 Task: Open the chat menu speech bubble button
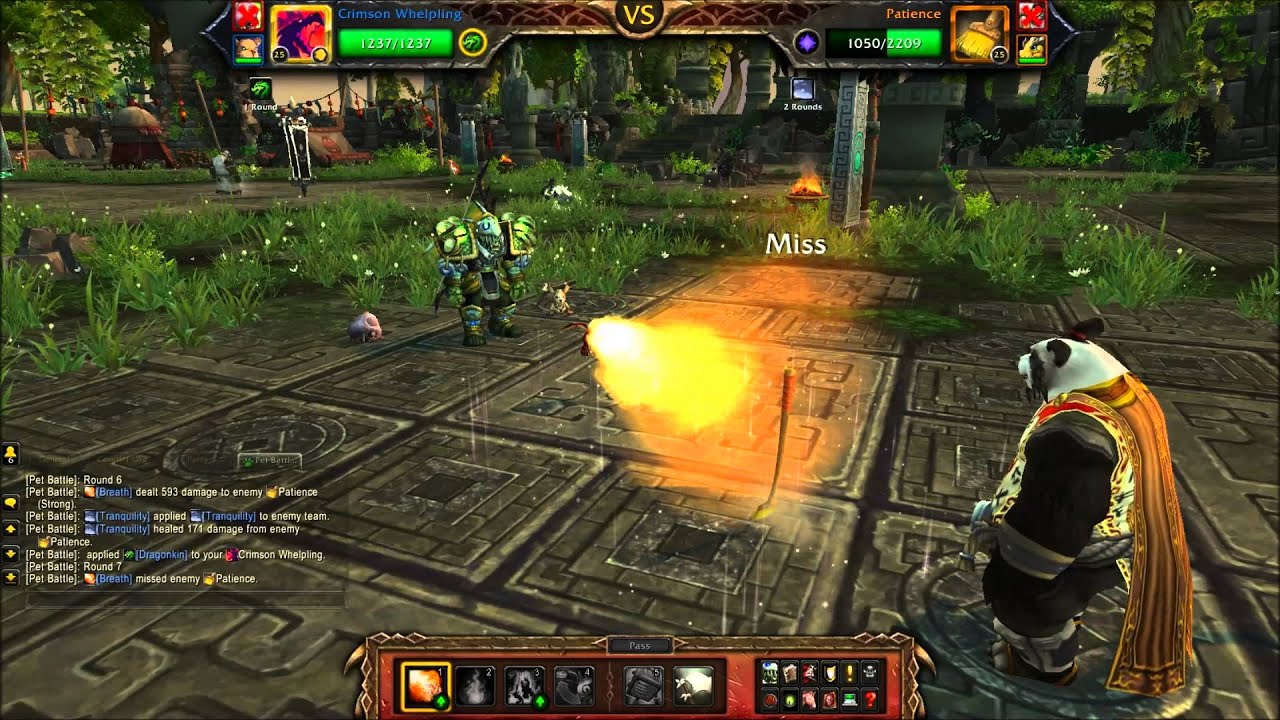[10, 503]
